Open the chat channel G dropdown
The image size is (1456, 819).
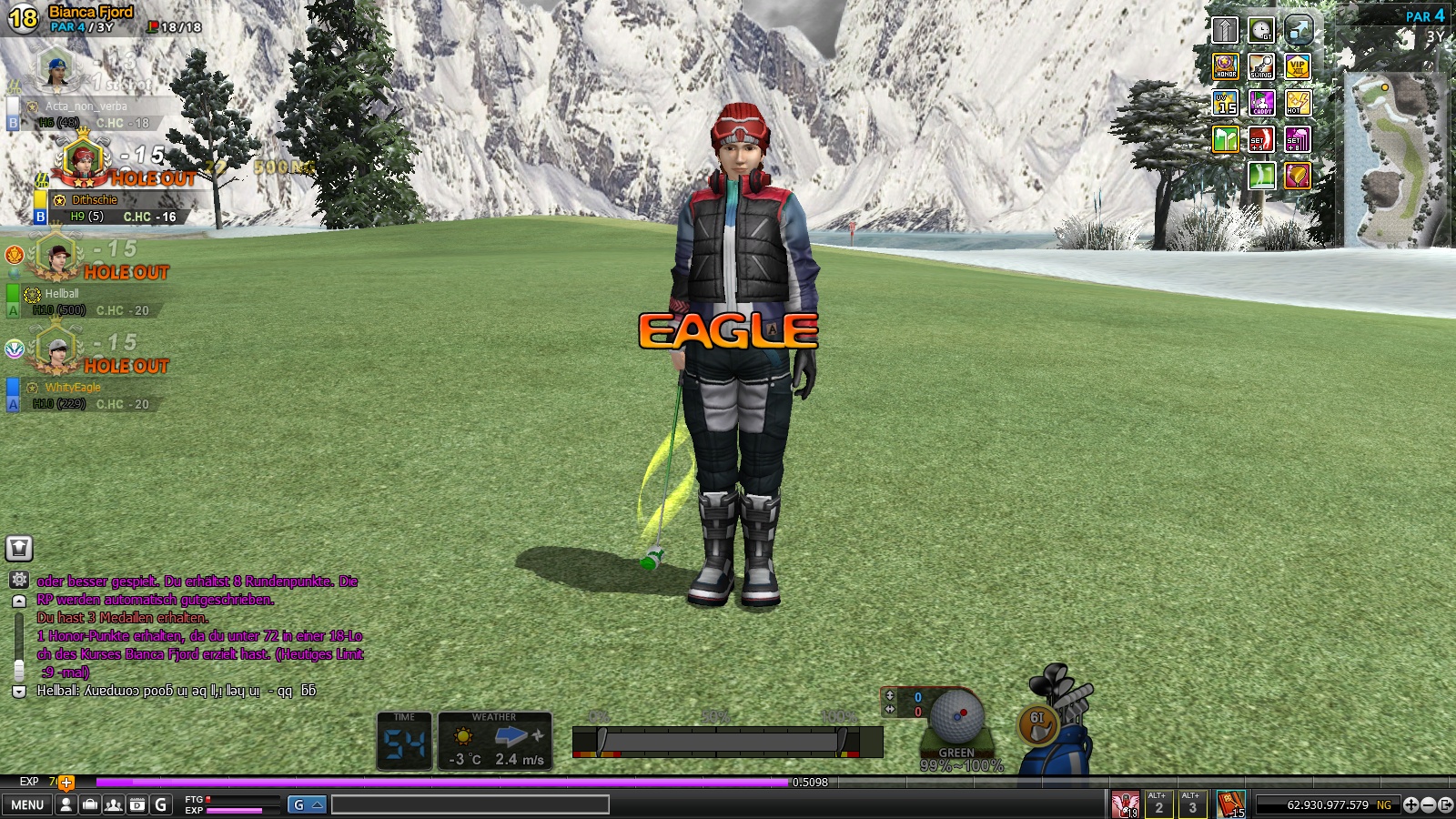307,804
